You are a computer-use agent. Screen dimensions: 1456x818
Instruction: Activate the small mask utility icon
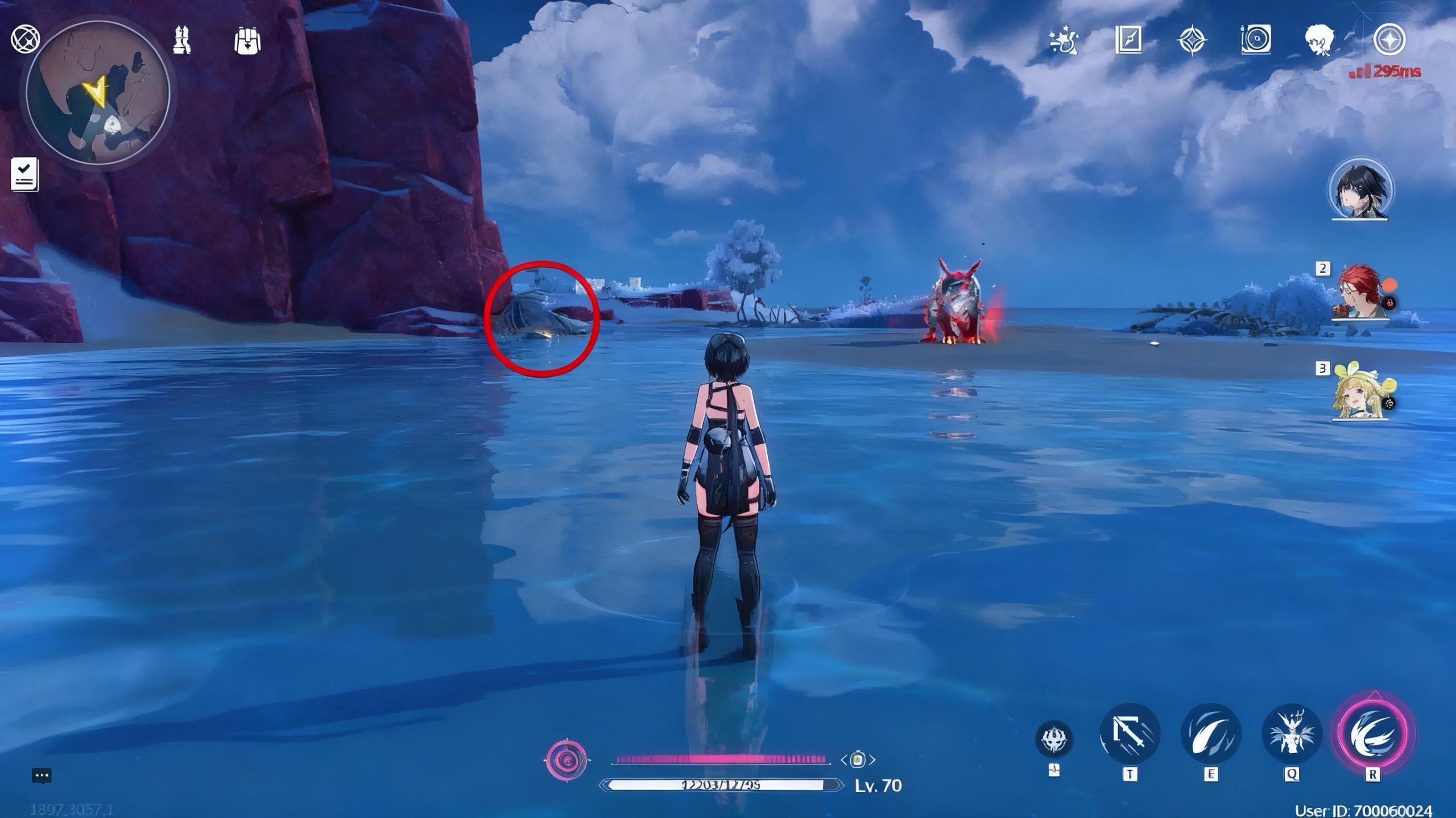click(1054, 739)
